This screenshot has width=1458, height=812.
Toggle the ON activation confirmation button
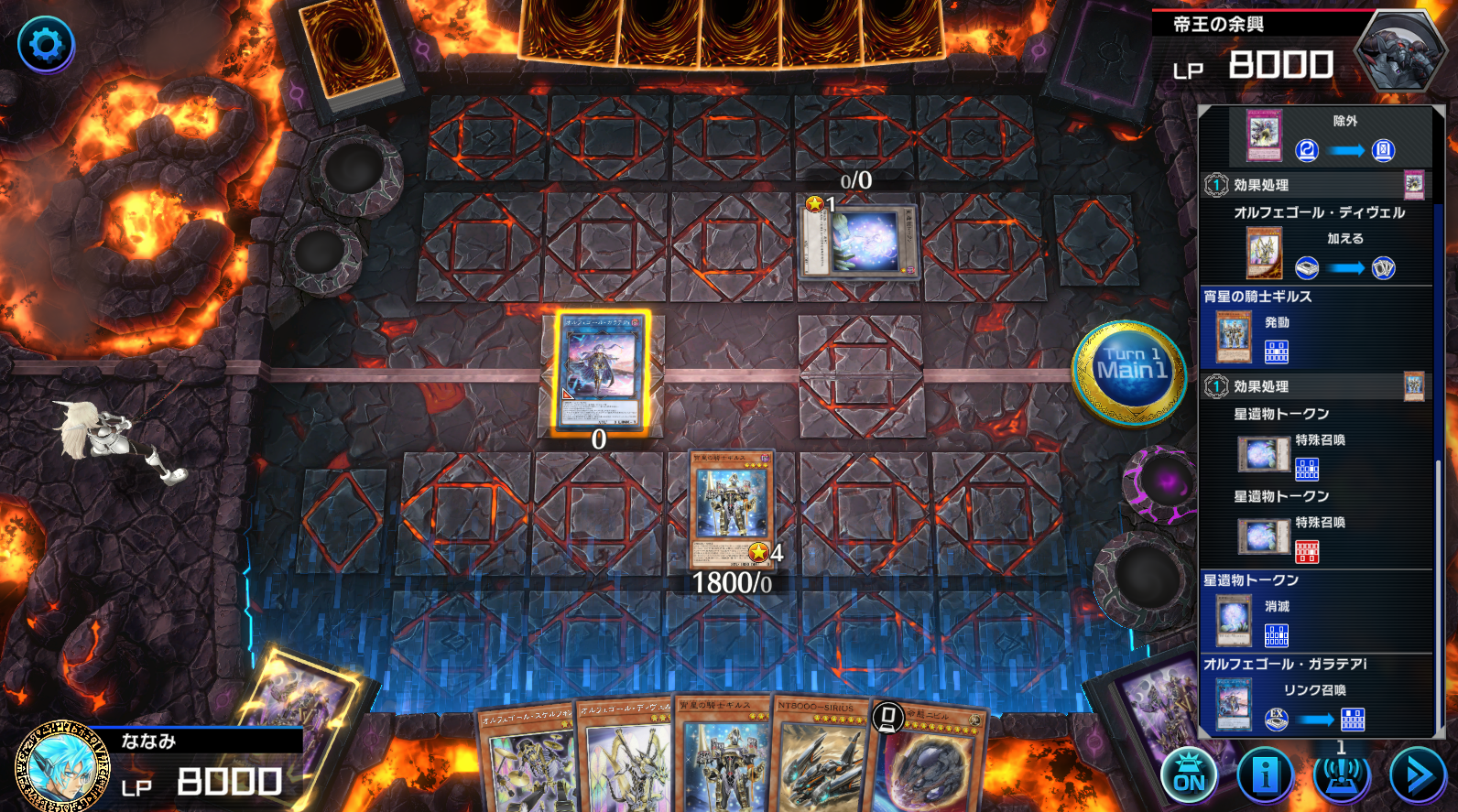coord(1189,775)
